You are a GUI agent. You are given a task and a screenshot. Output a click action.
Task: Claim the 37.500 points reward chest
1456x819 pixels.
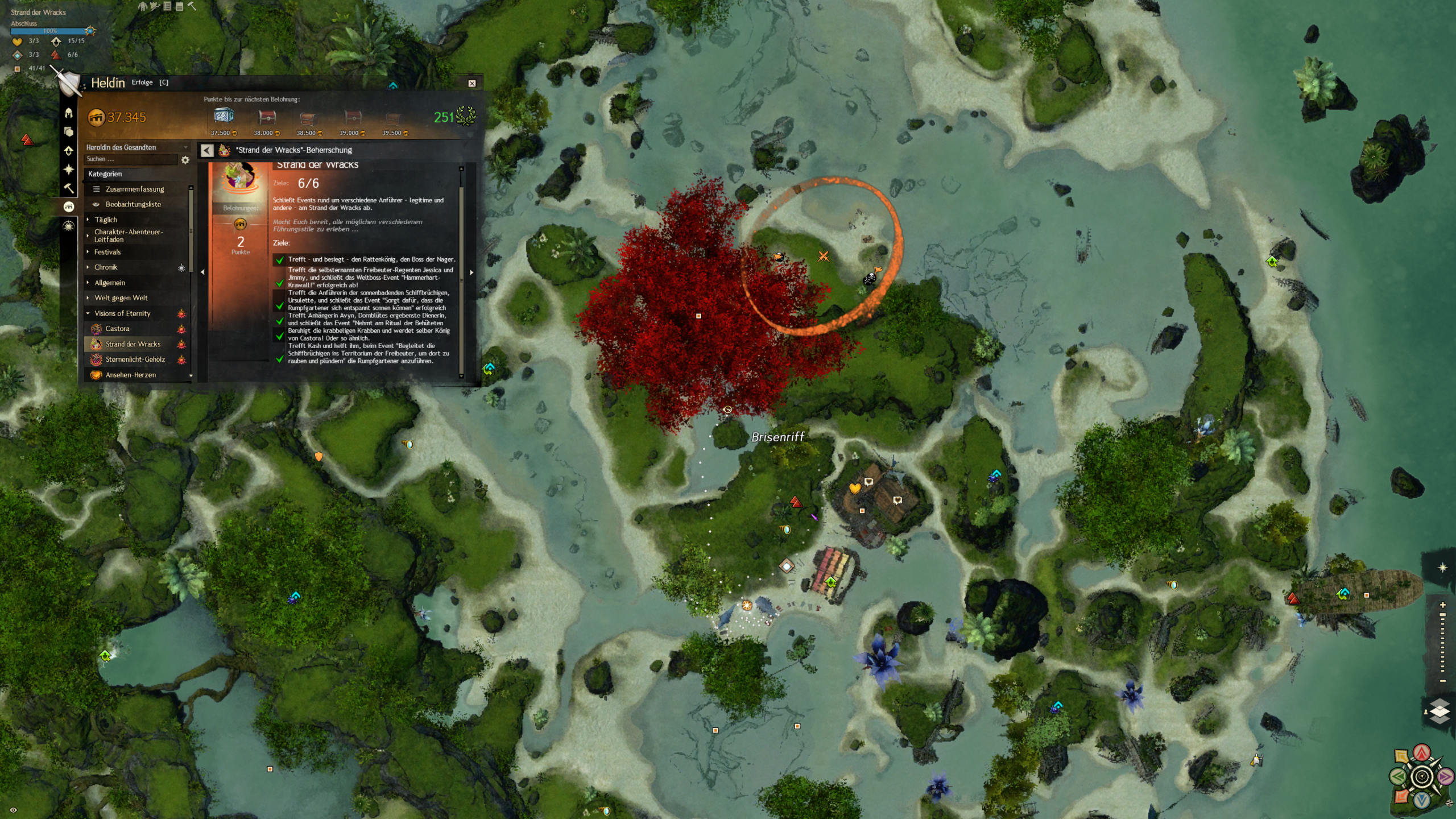[x=224, y=117]
